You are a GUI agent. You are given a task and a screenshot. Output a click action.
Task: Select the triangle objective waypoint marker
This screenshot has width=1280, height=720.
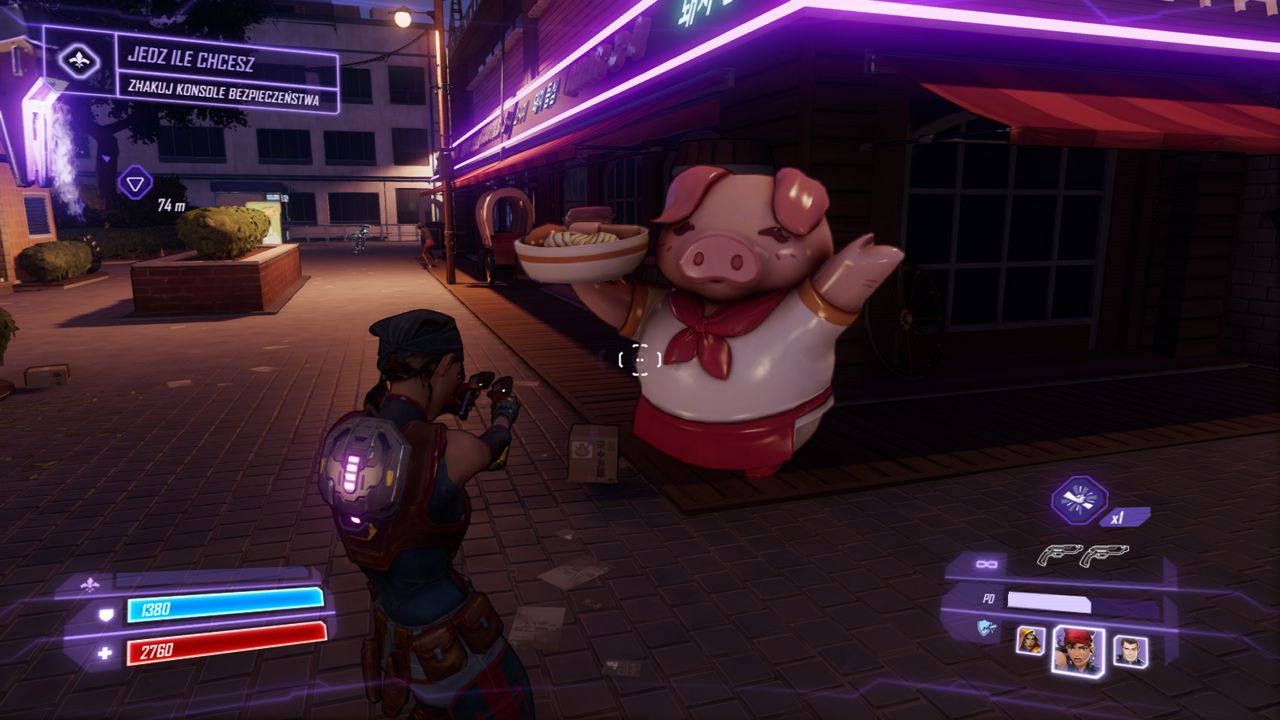(135, 182)
